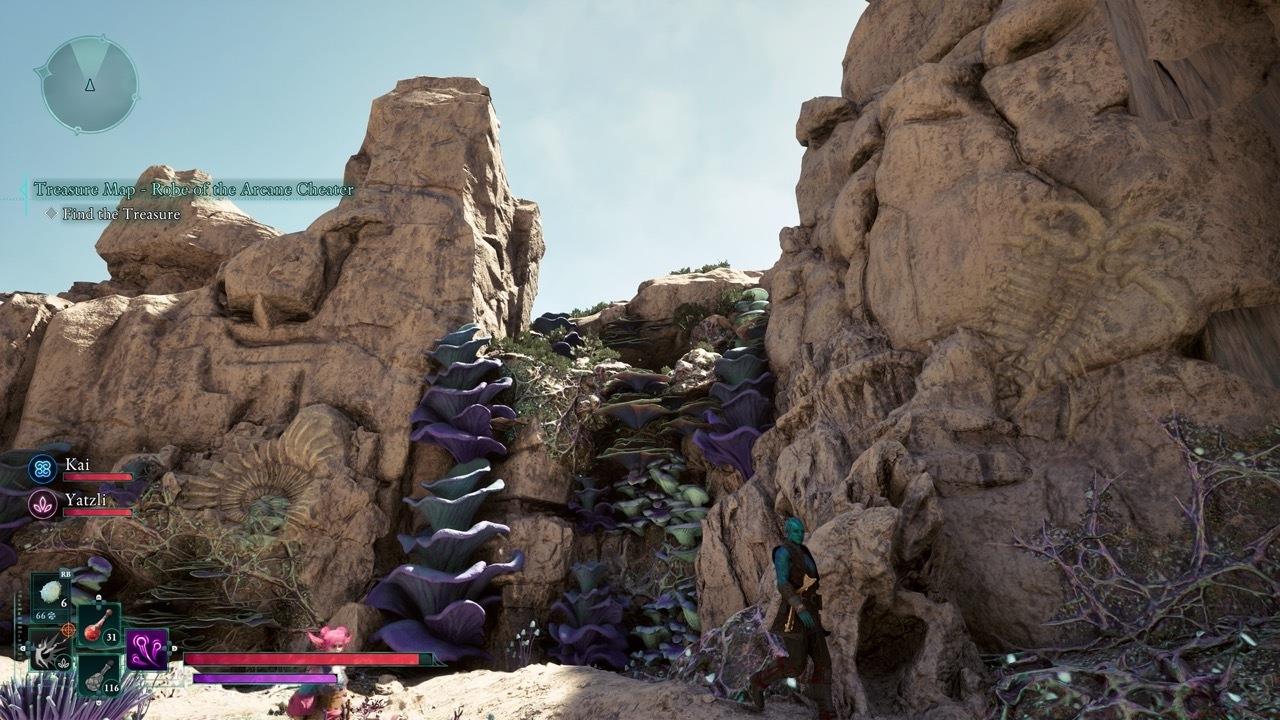Click the purple magic missiles spell icon
Viewport: 1280px width, 720px height.
click(146, 650)
